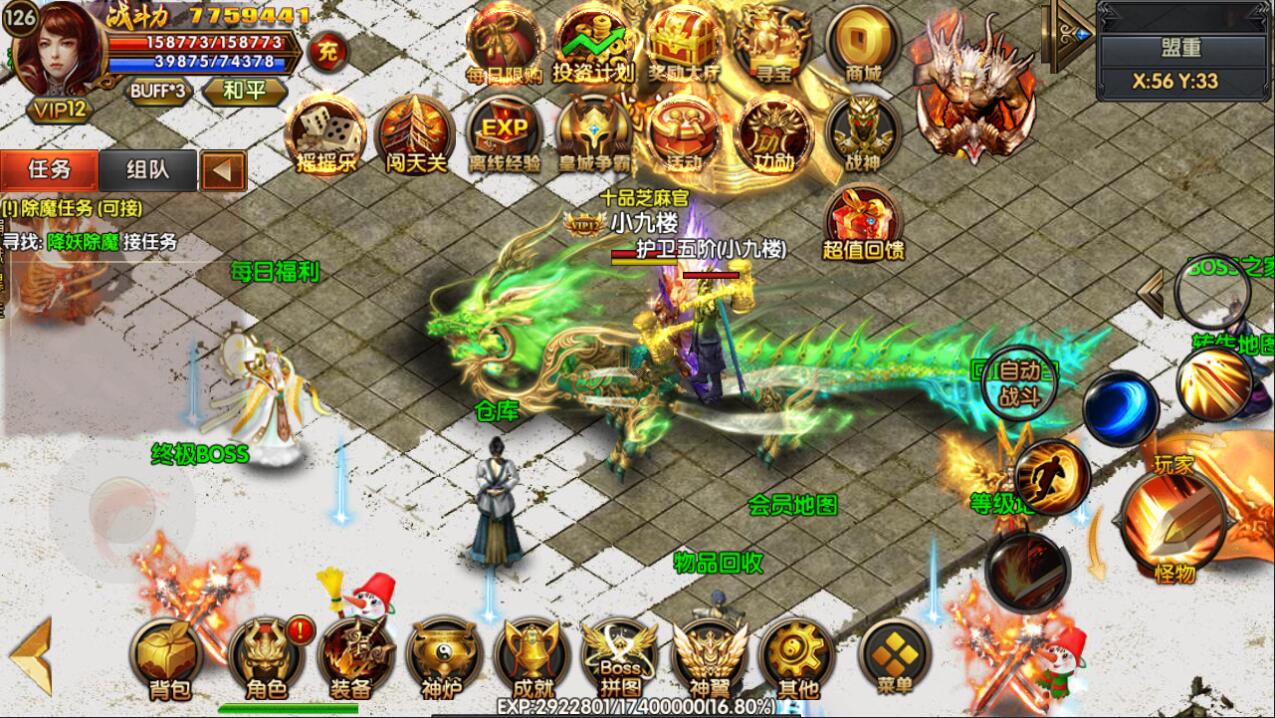The width and height of the screenshot is (1275, 718).
Task: Switch to the 组队 team tab
Action: (148, 170)
